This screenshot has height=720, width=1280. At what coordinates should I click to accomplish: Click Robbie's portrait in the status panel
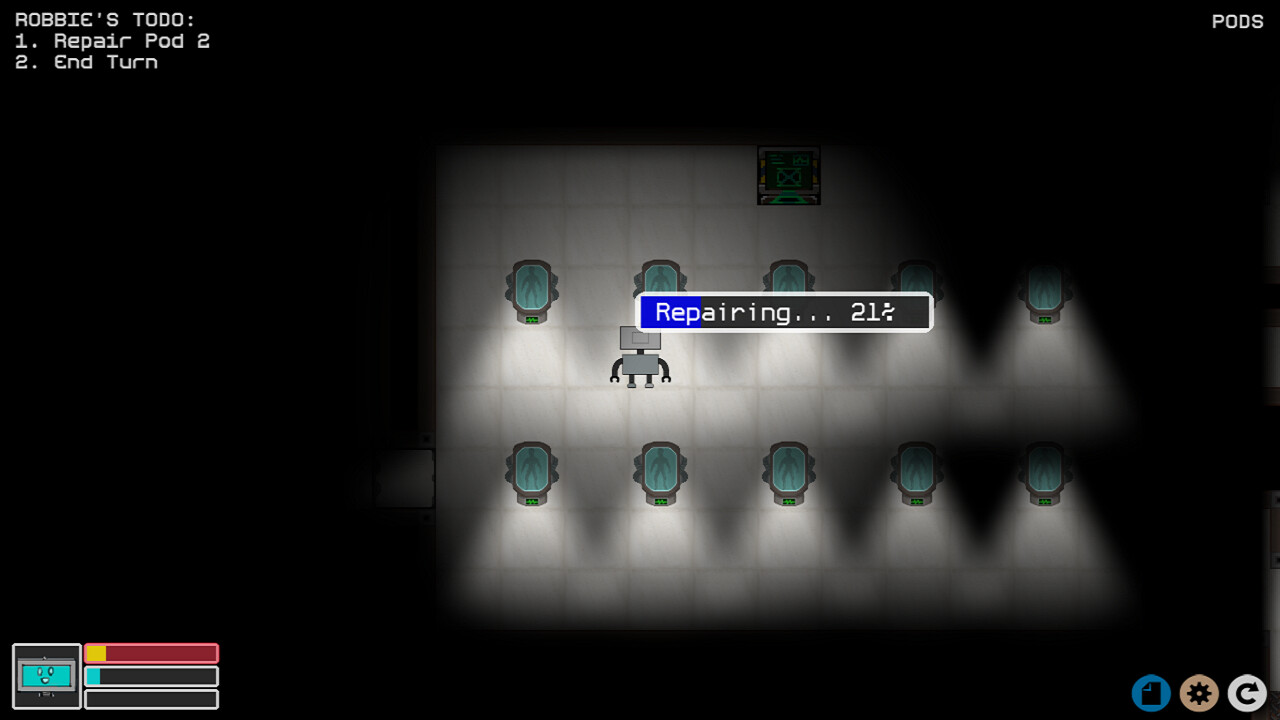click(46, 677)
